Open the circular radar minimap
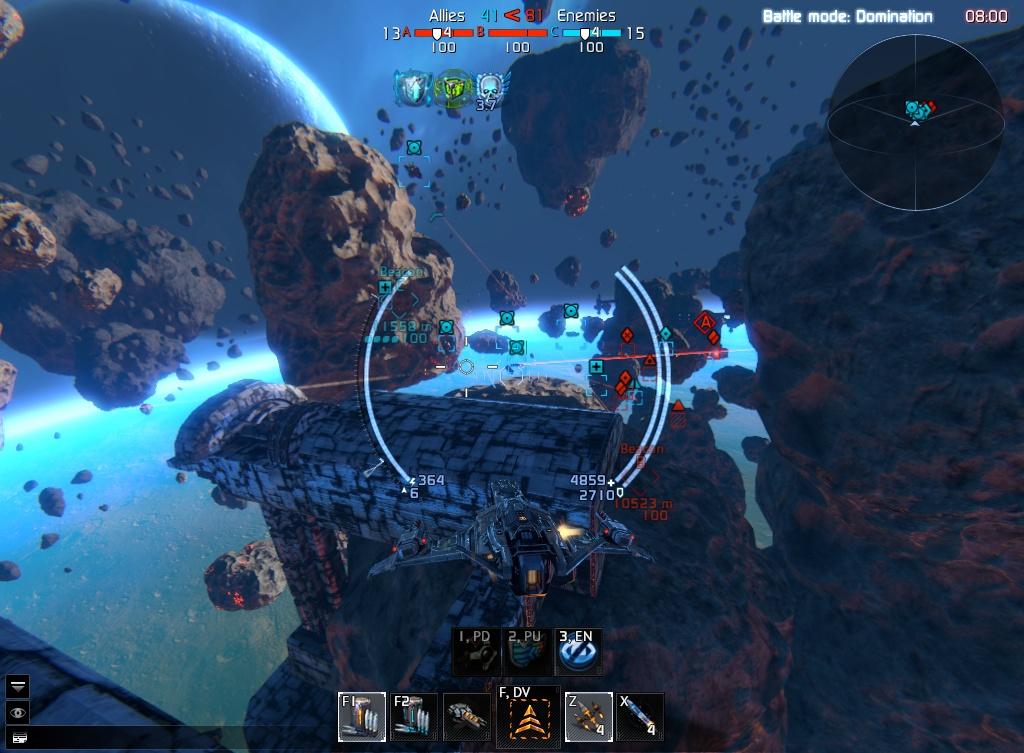This screenshot has height=753, width=1024. 916,123
